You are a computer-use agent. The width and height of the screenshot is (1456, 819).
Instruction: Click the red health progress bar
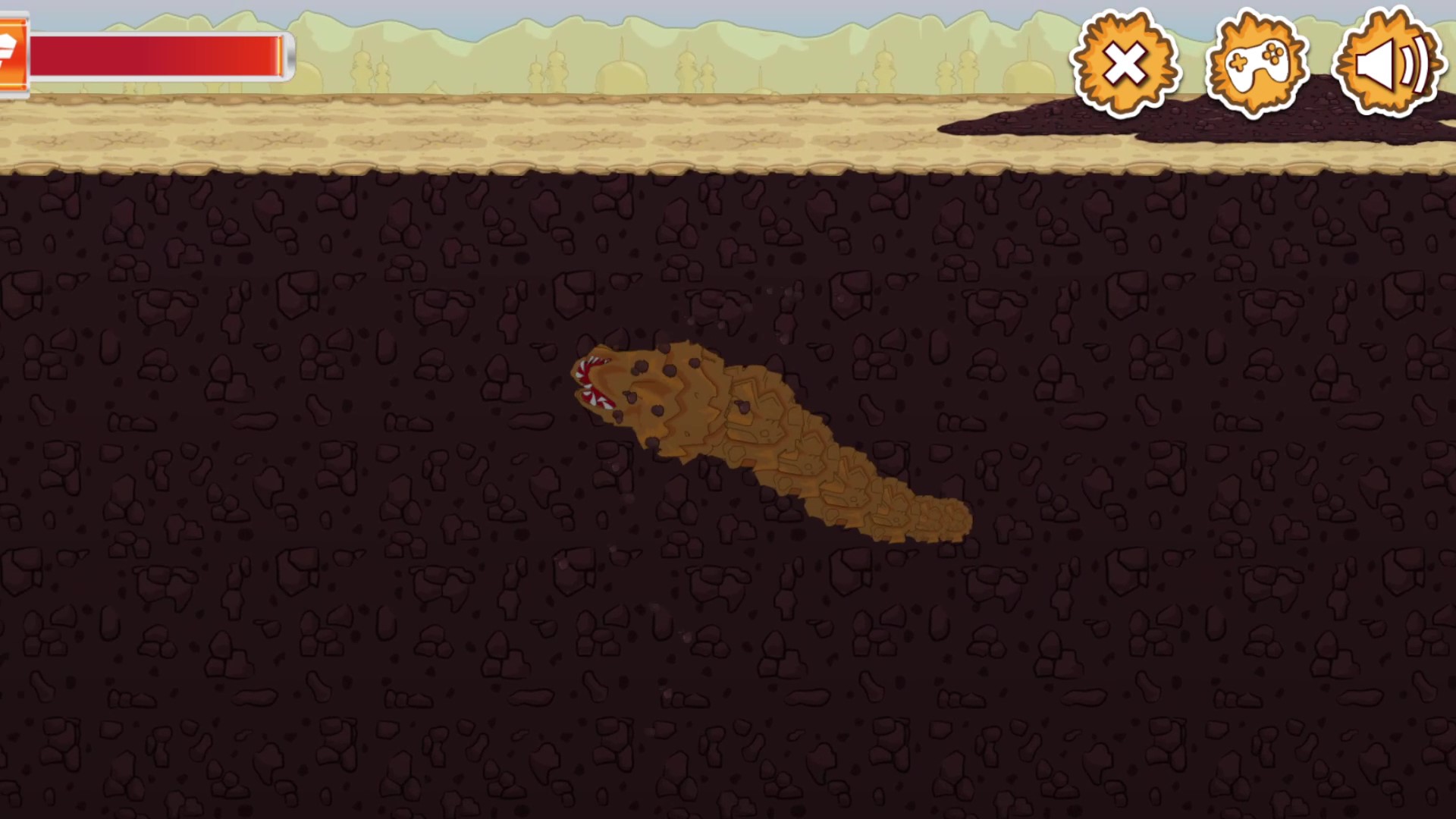(159, 55)
